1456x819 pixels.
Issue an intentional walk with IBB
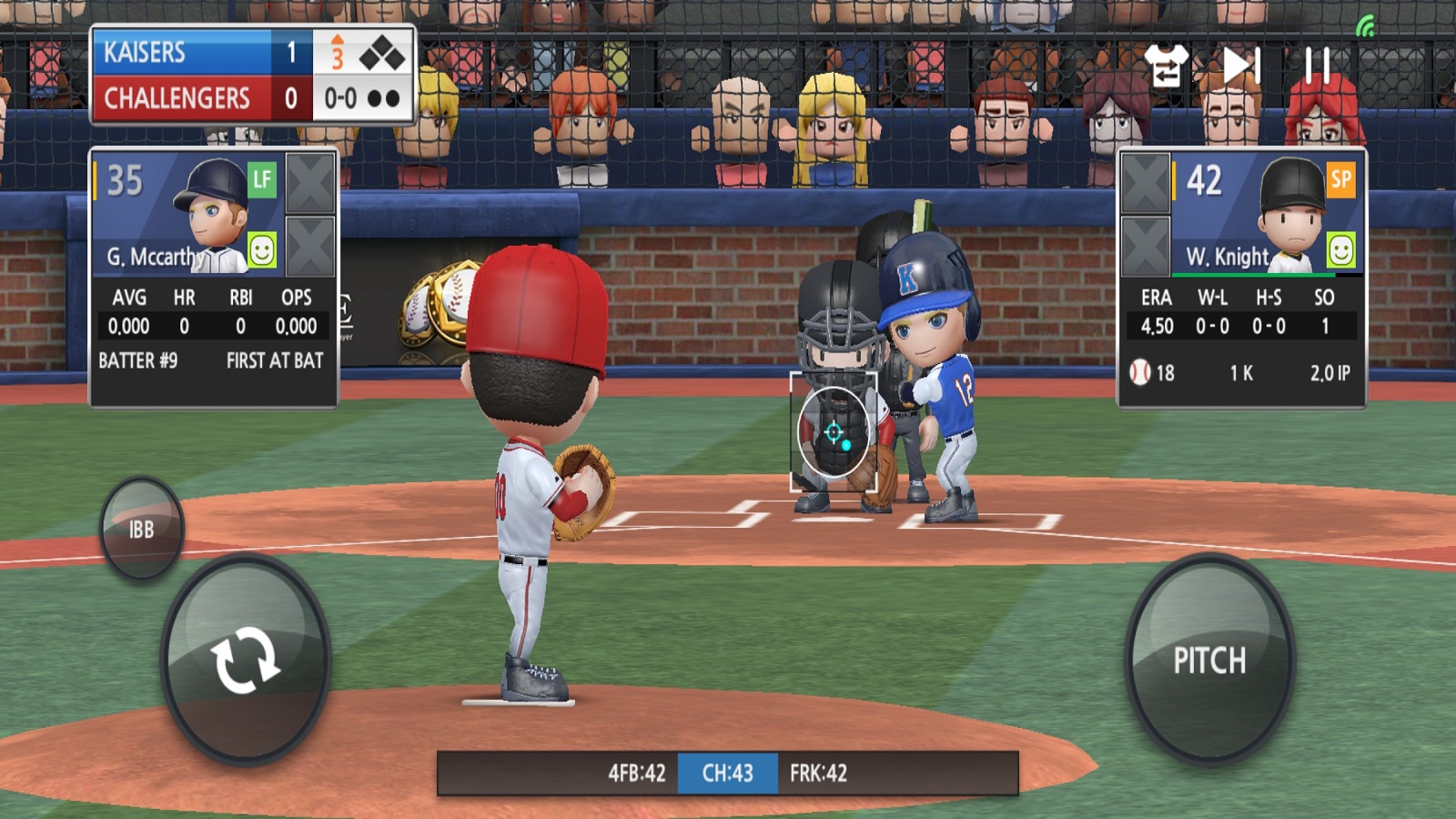click(141, 529)
